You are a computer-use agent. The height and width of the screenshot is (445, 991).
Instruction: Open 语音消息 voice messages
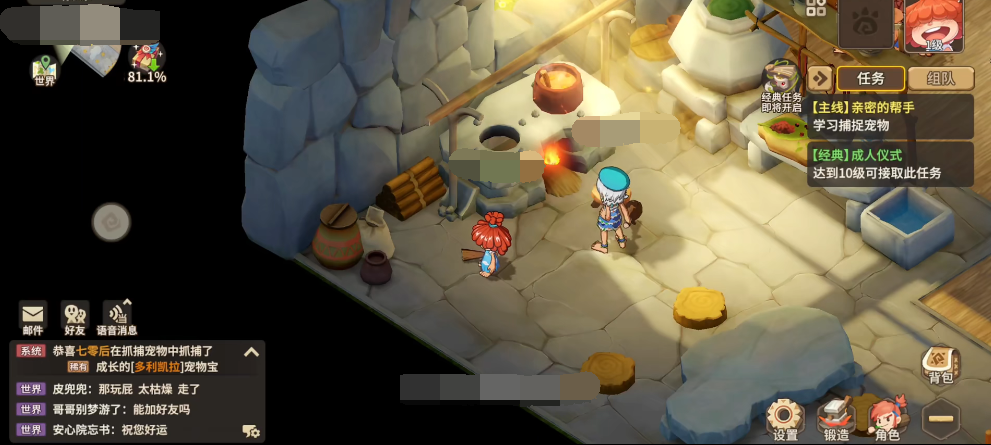click(x=117, y=318)
